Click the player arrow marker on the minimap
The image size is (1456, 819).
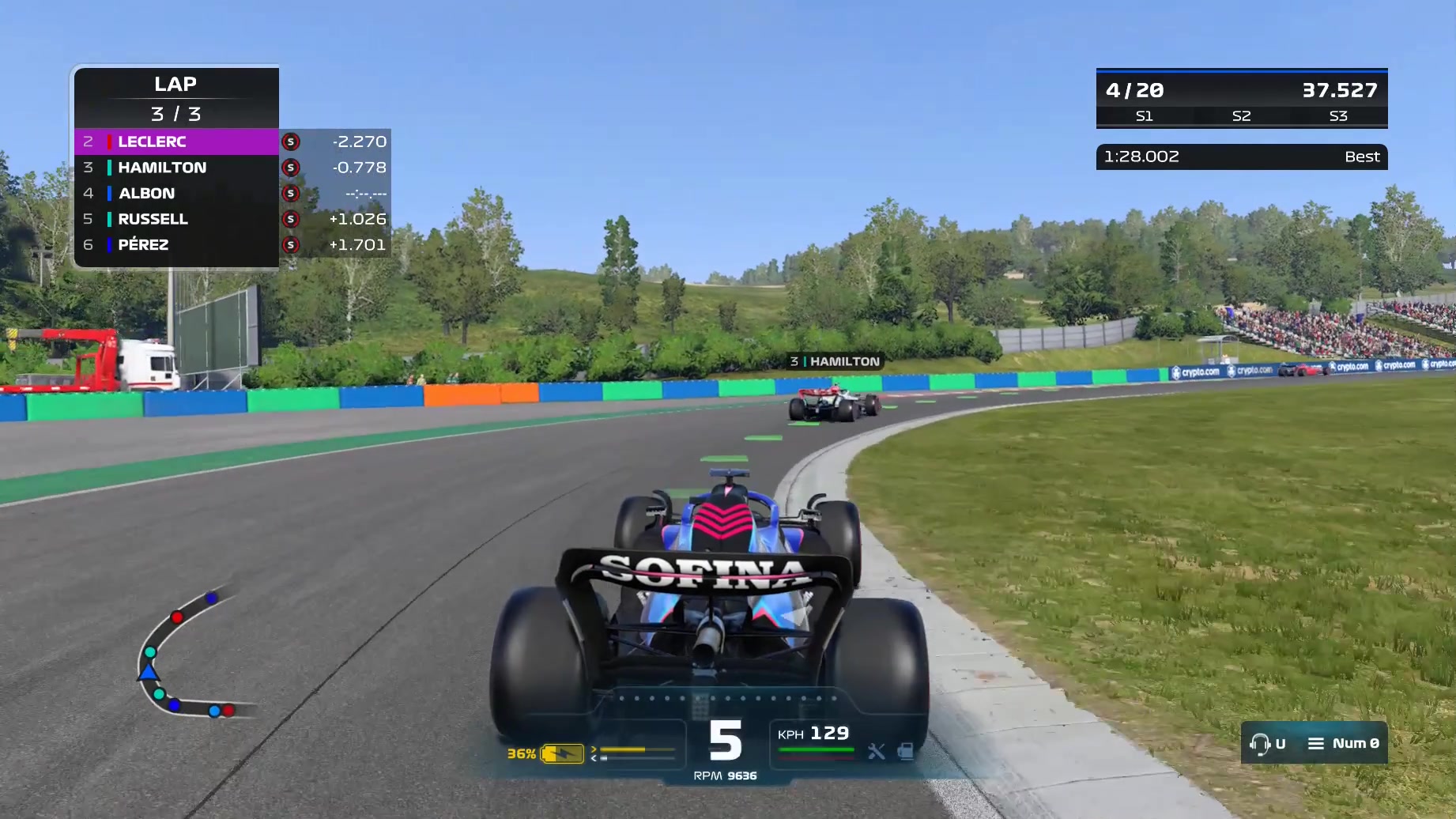(147, 673)
